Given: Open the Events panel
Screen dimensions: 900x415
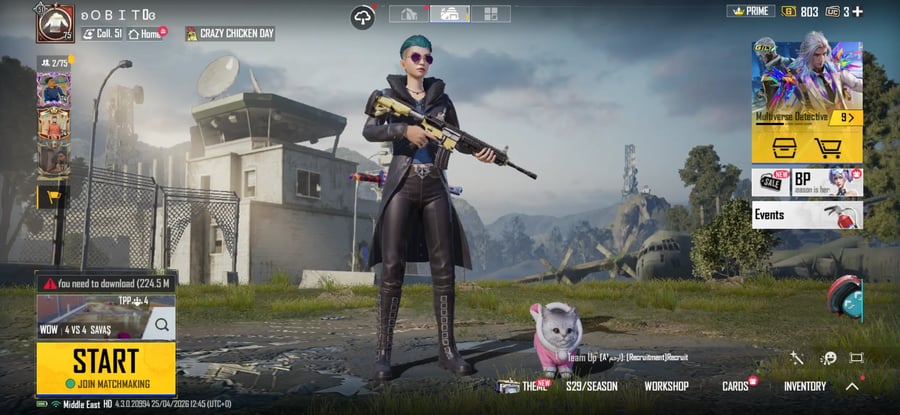Looking at the screenshot, I should [806, 215].
